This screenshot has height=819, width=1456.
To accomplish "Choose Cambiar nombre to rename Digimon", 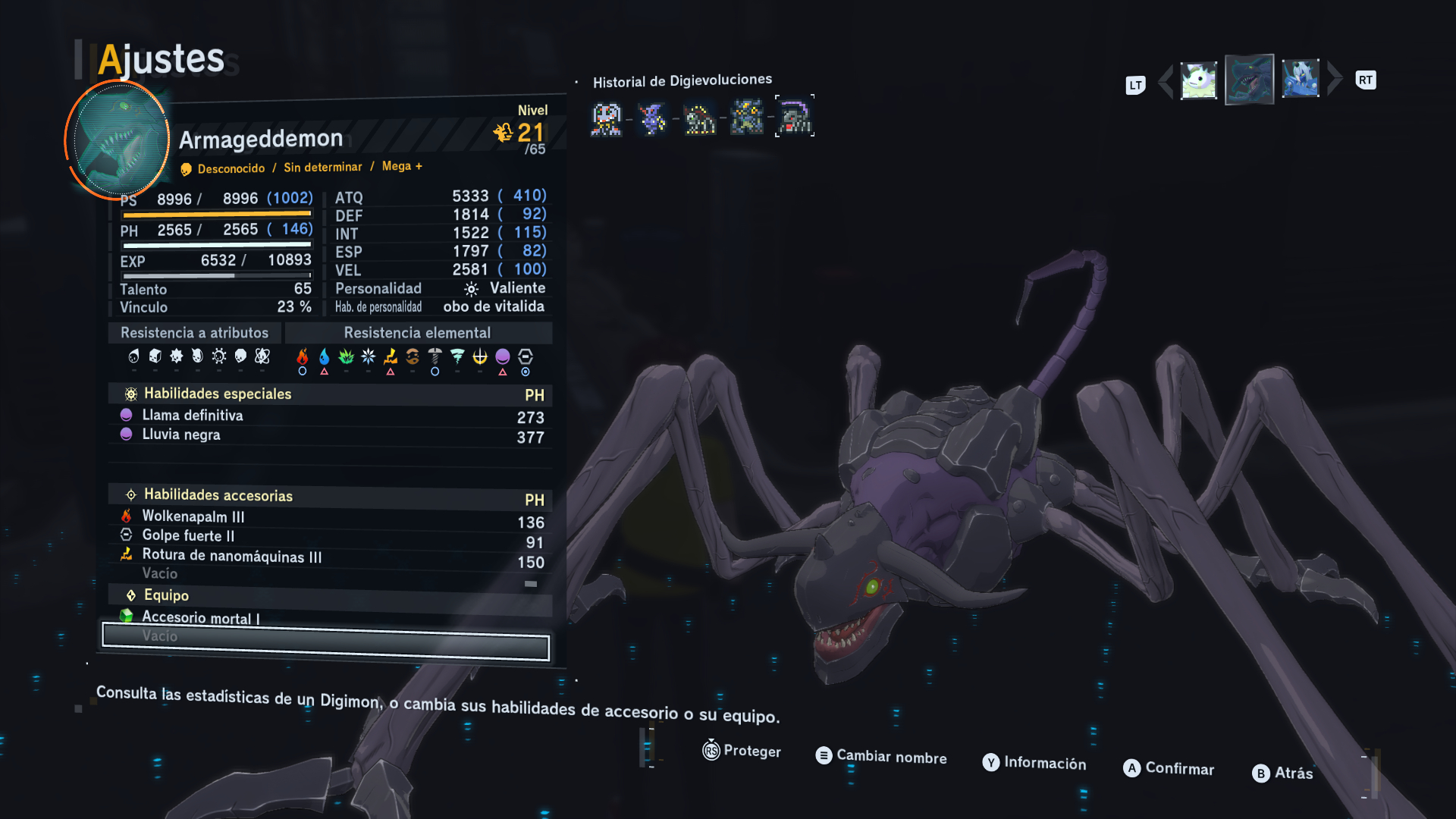I will [x=881, y=756].
